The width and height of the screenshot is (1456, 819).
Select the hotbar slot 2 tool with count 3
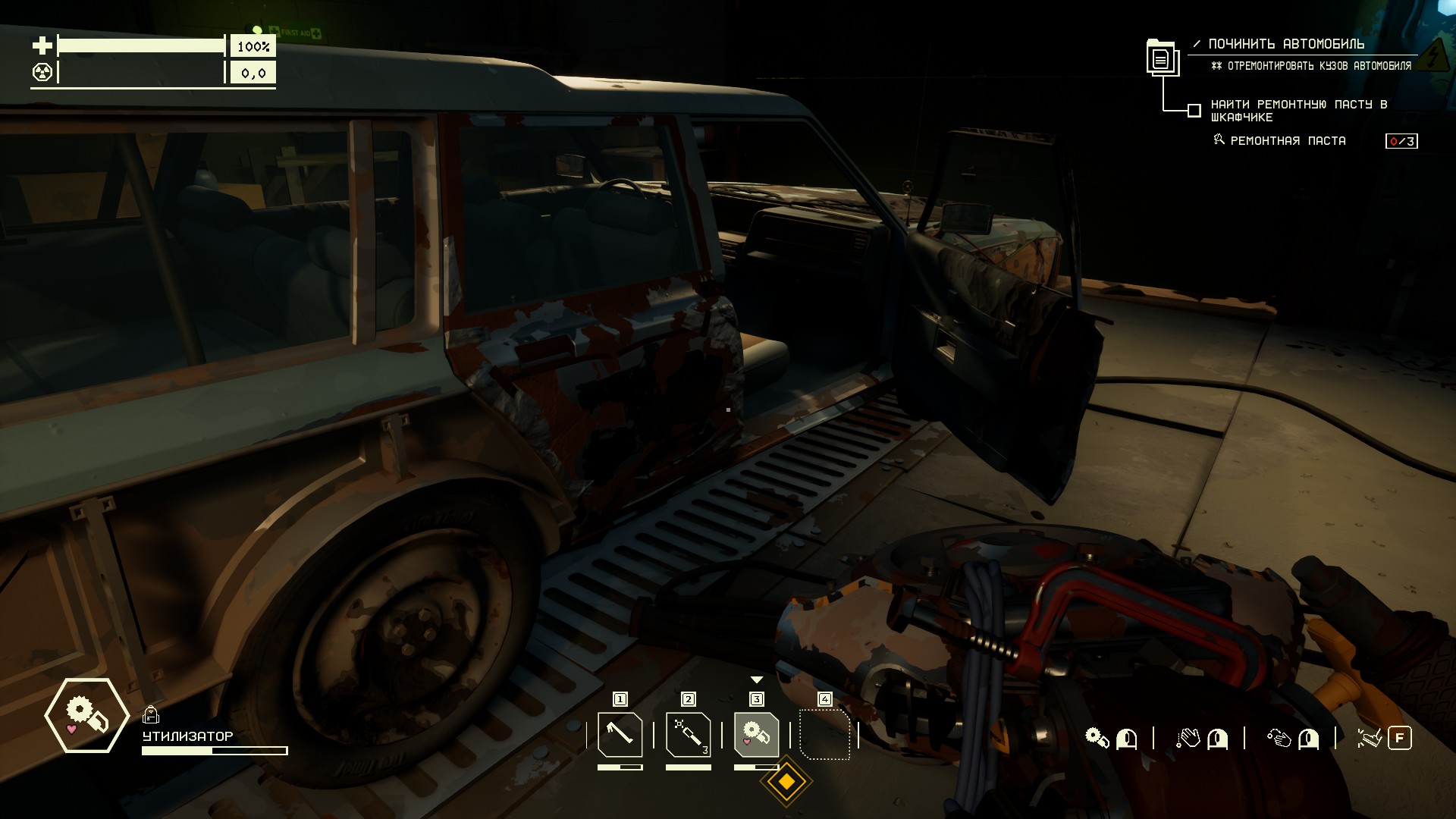pyautogui.click(x=688, y=735)
